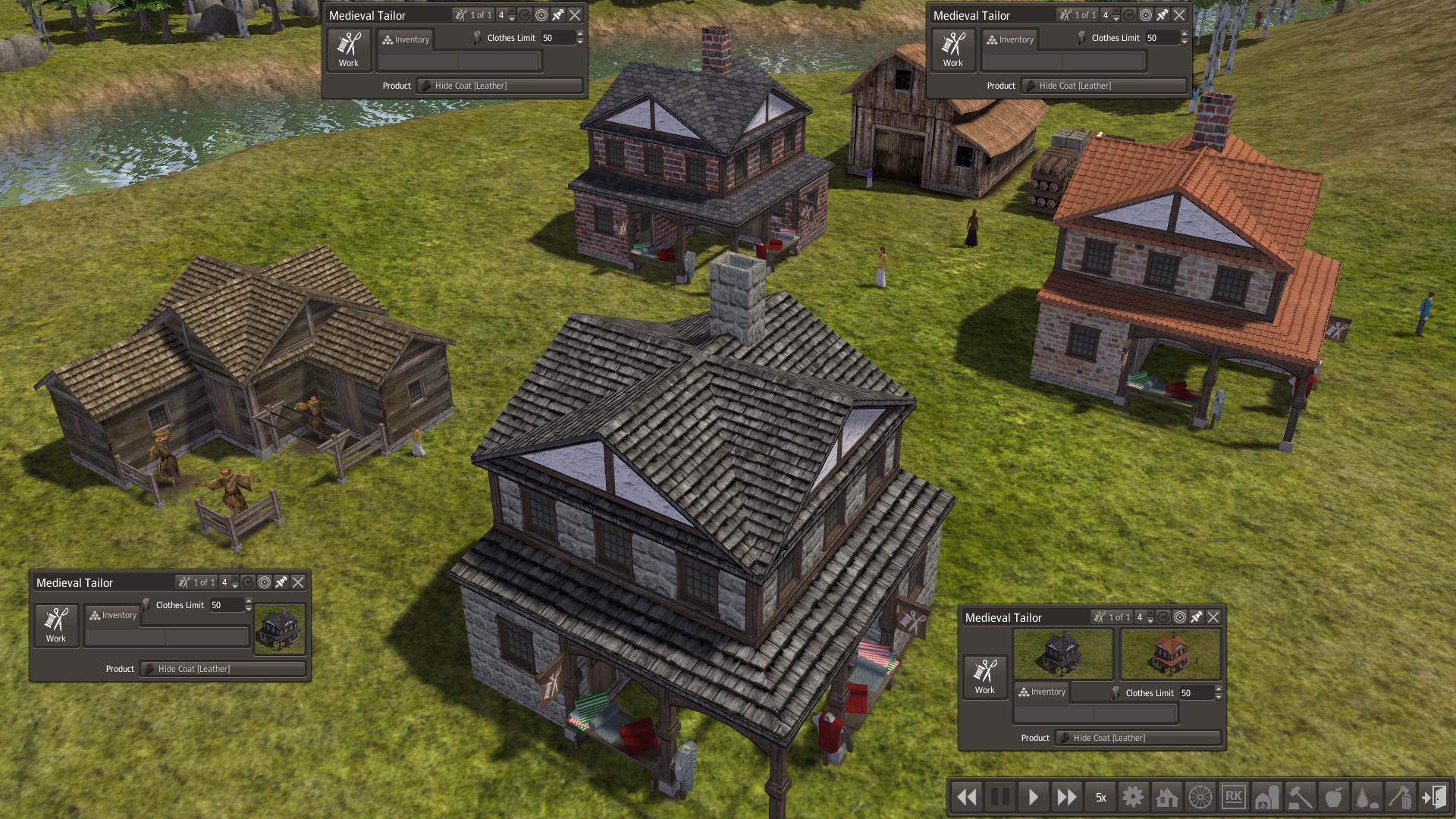Image resolution: width=1456 pixels, height=819 pixels.
Task: Select the dark-roofed thumbnail beside the orange one
Action: click(1063, 654)
